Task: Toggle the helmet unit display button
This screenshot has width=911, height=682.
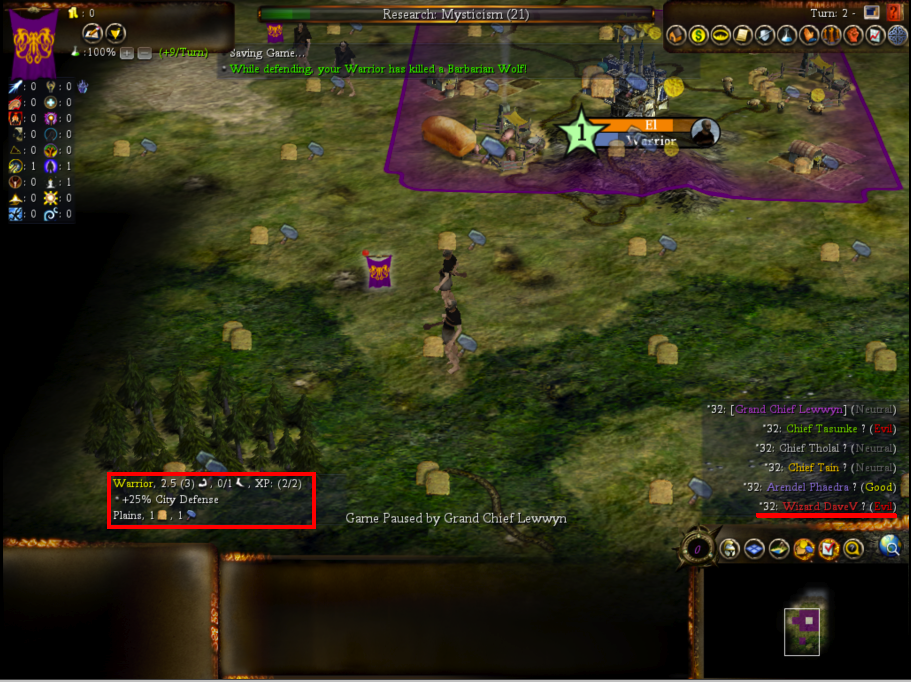Action: coord(731,548)
